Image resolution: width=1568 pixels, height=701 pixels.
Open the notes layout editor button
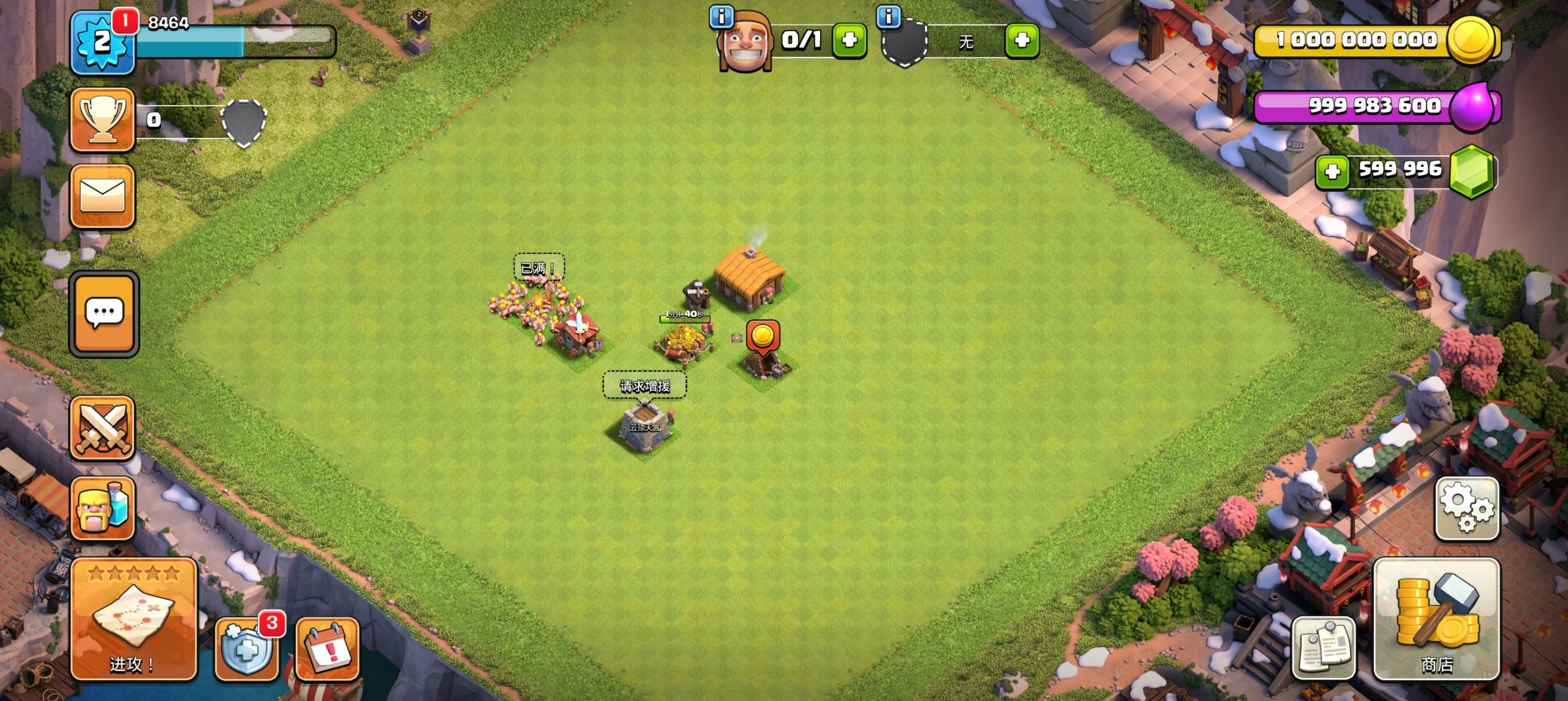pyautogui.click(x=1323, y=649)
